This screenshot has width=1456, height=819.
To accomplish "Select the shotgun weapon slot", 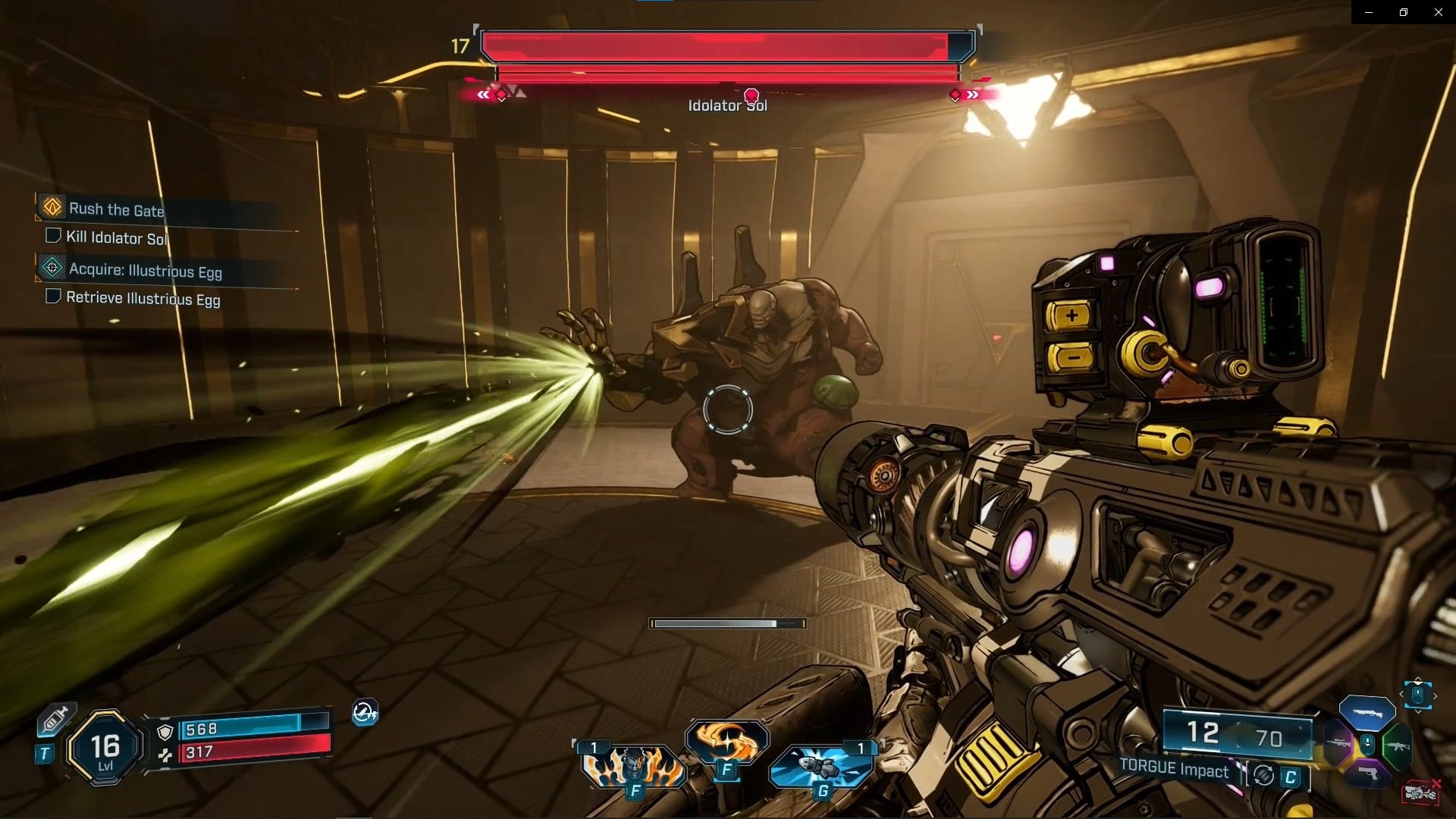I will click(1367, 712).
